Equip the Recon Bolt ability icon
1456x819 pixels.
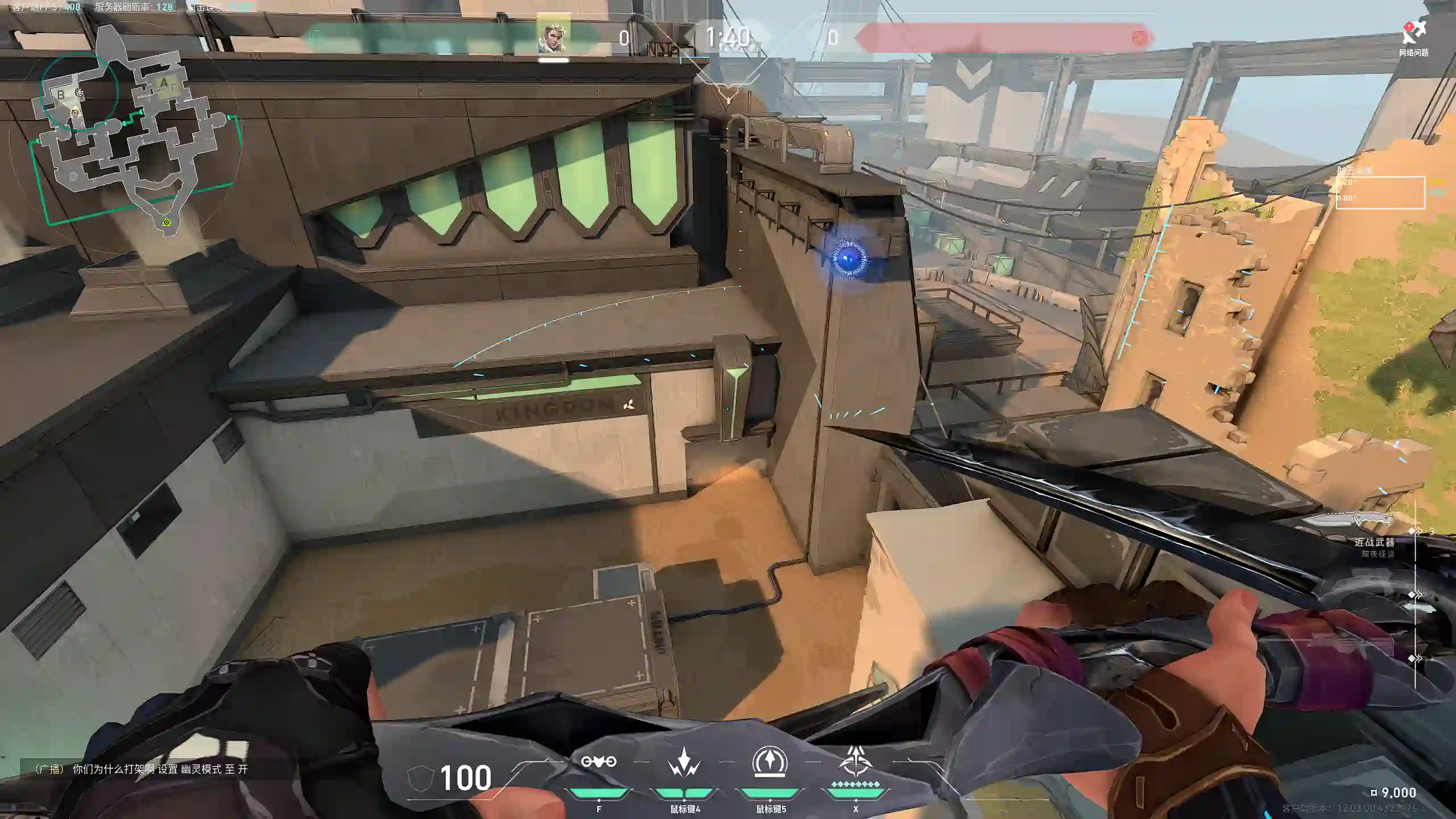coord(770,761)
